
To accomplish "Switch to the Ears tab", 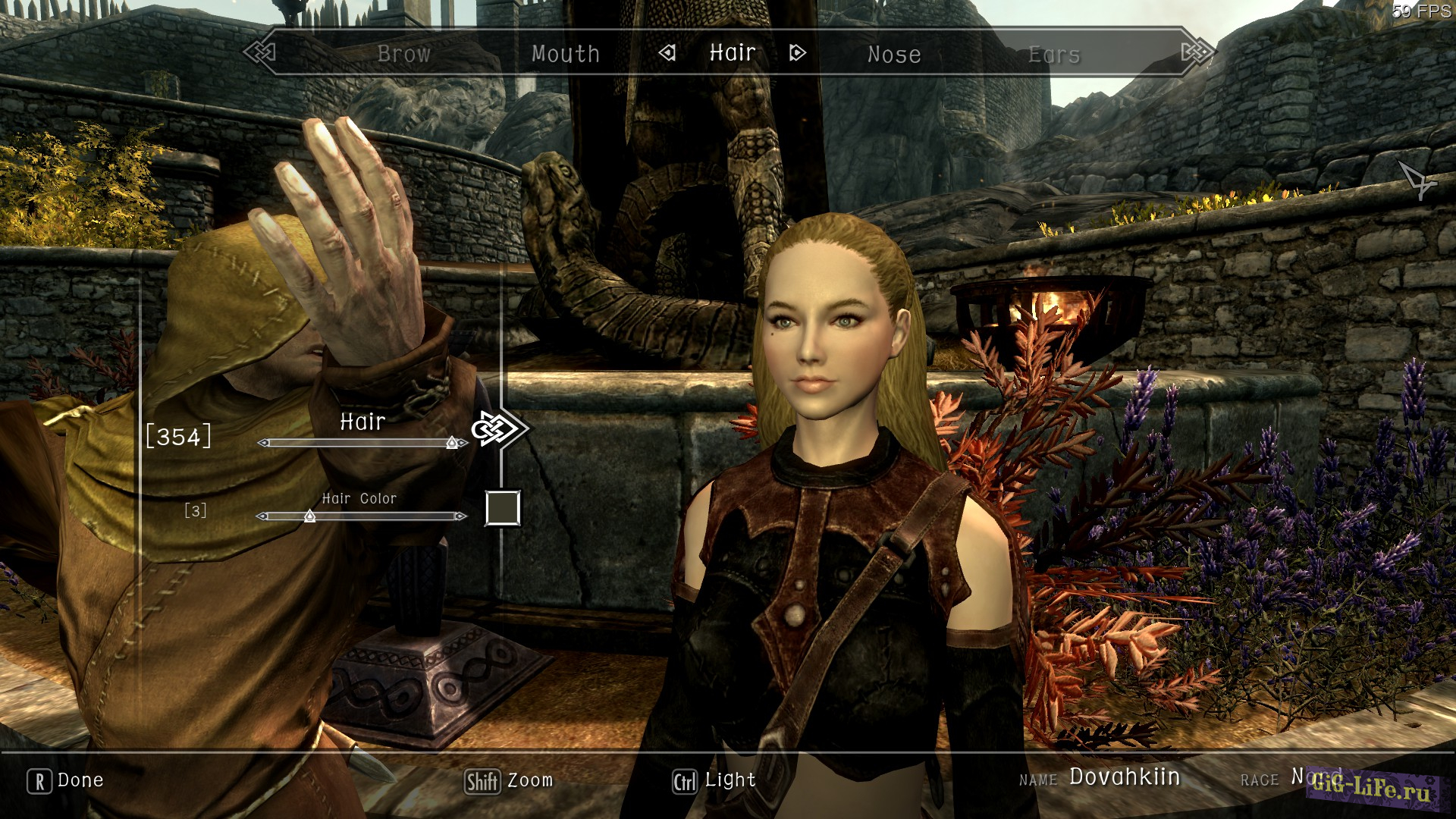I will pyautogui.click(x=1054, y=54).
